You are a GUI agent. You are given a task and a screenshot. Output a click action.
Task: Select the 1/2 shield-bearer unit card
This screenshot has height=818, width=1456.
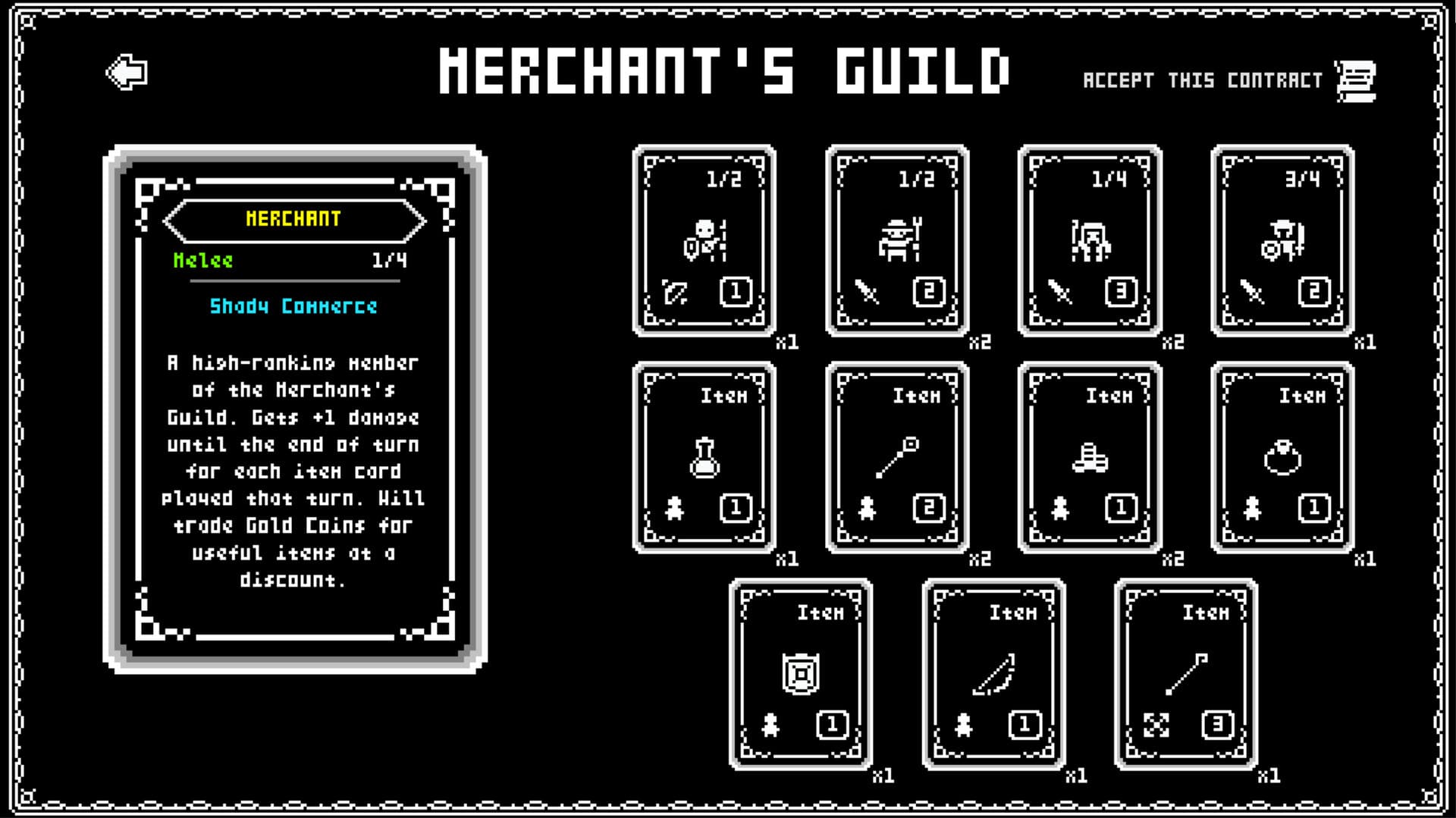click(x=704, y=240)
